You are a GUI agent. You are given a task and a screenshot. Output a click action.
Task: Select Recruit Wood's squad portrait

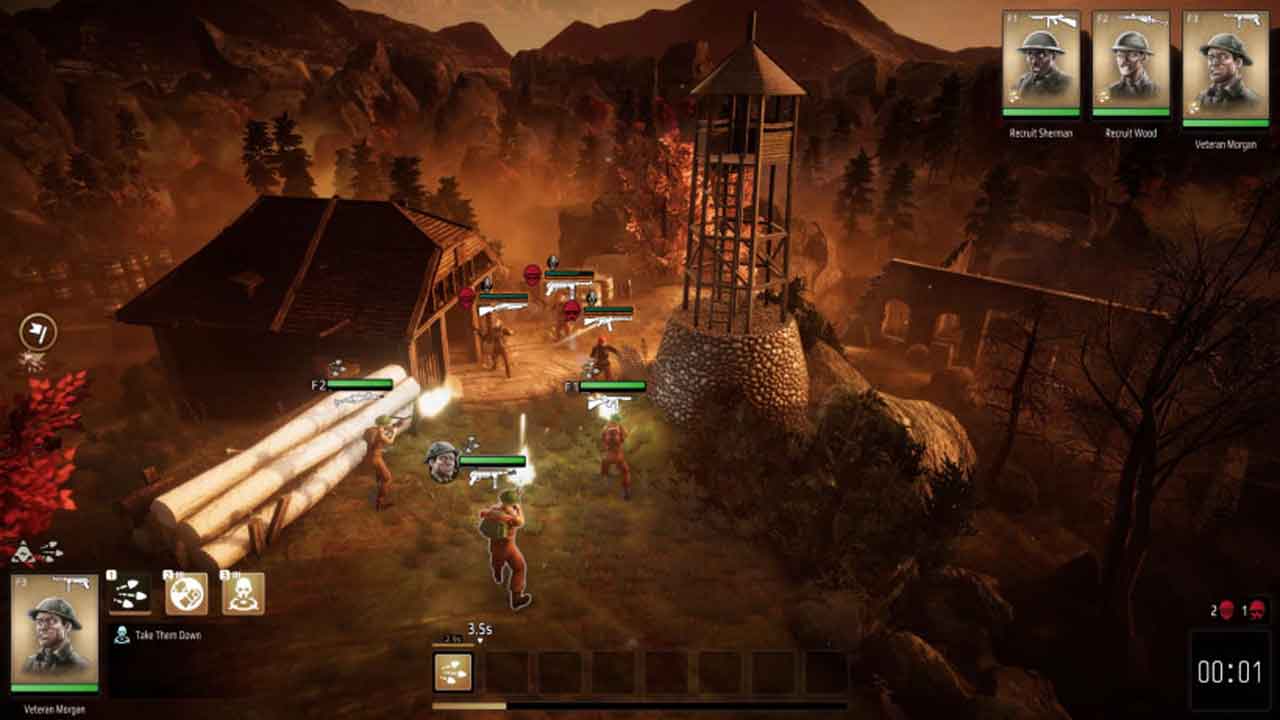point(1131,64)
